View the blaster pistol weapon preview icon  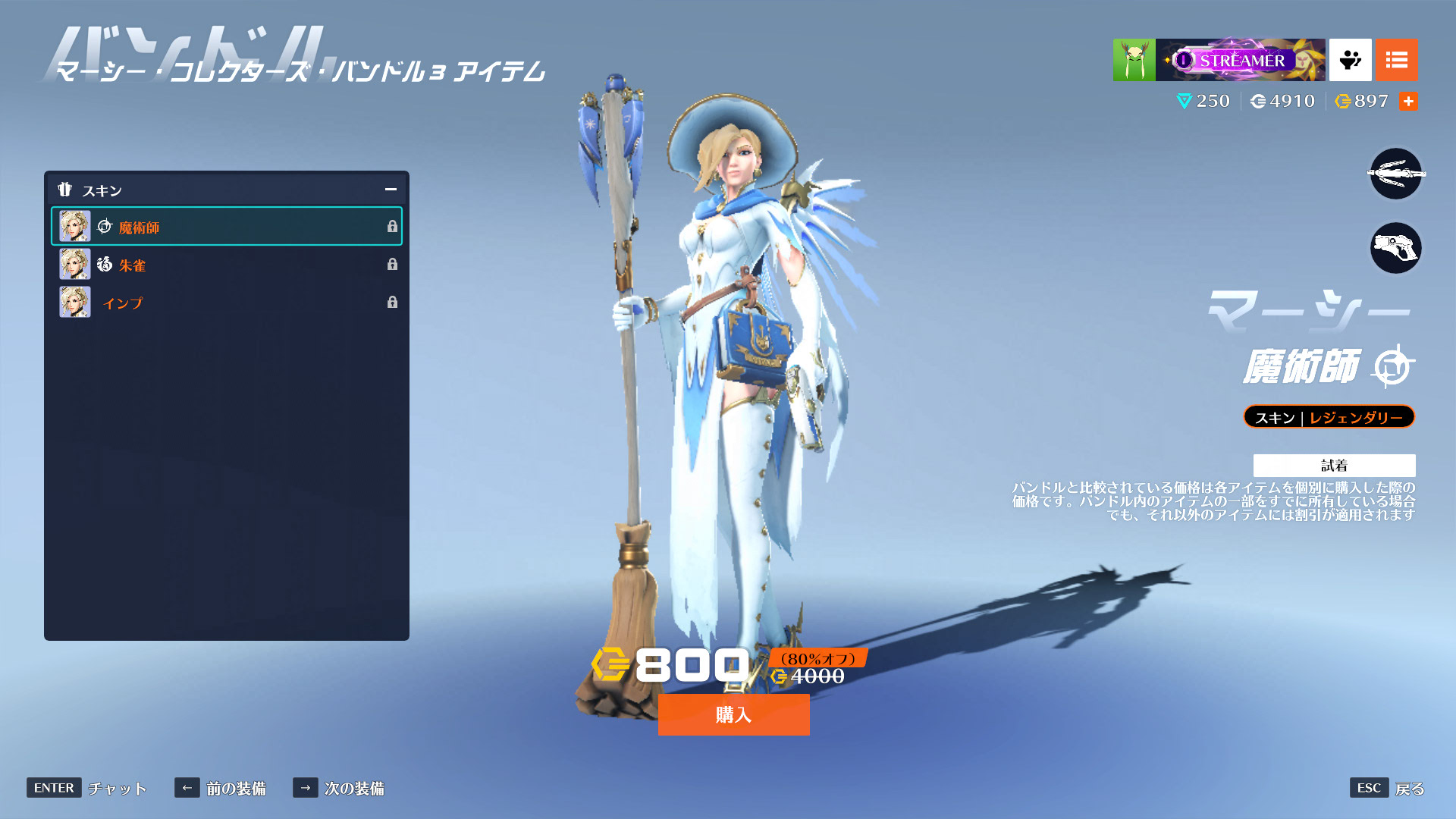[x=1395, y=248]
